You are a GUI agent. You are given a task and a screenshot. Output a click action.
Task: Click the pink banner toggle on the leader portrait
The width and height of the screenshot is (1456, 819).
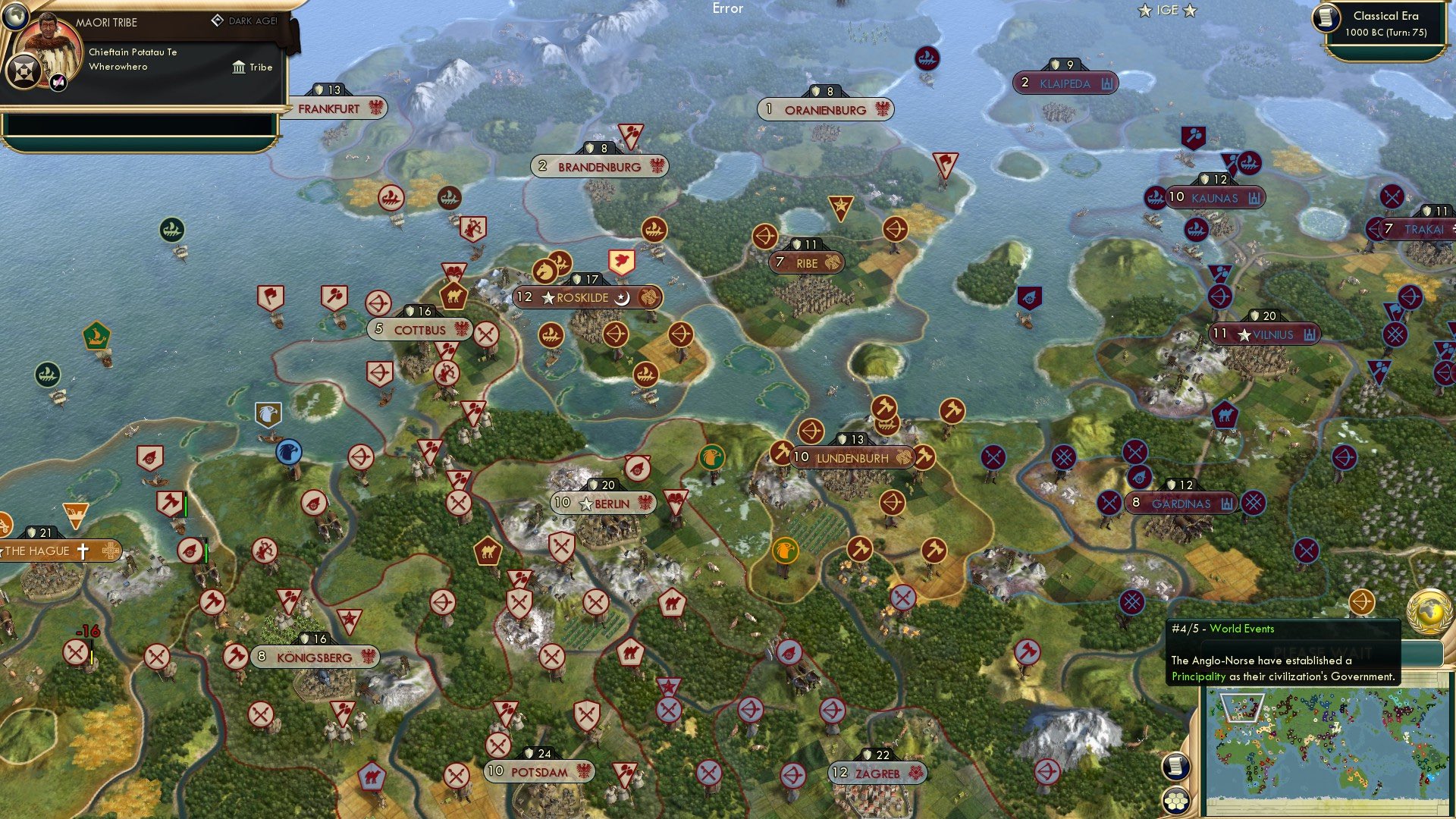[56, 82]
